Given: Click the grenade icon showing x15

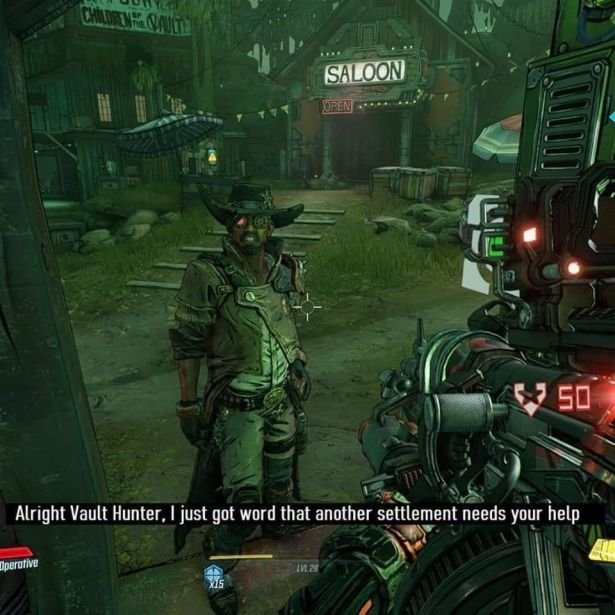Looking at the screenshot, I should [213, 575].
